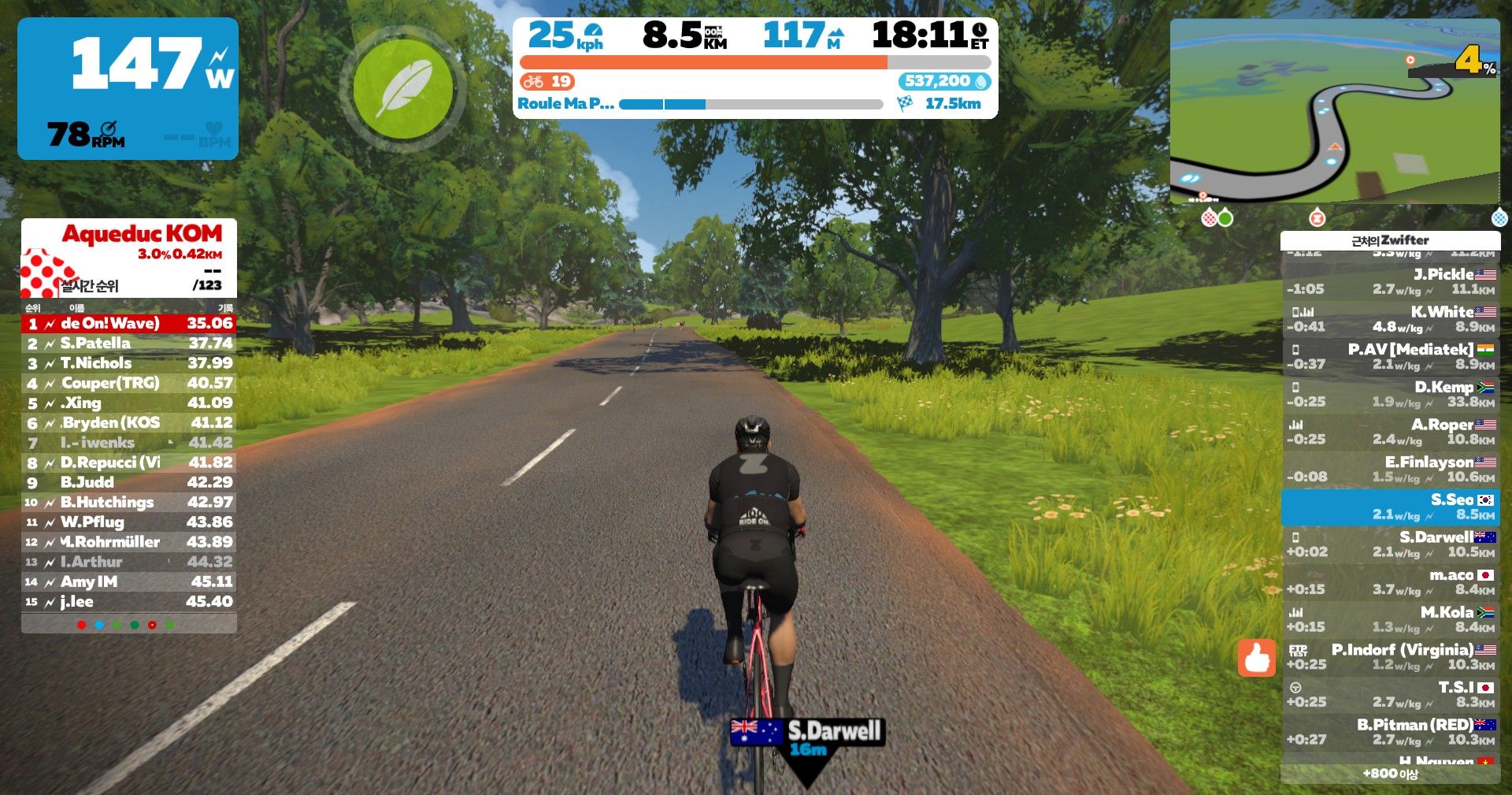The height and width of the screenshot is (795, 1512).
Task: Pick P.Indorf (Virginia) from rider list
Action: click(1391, 656)
